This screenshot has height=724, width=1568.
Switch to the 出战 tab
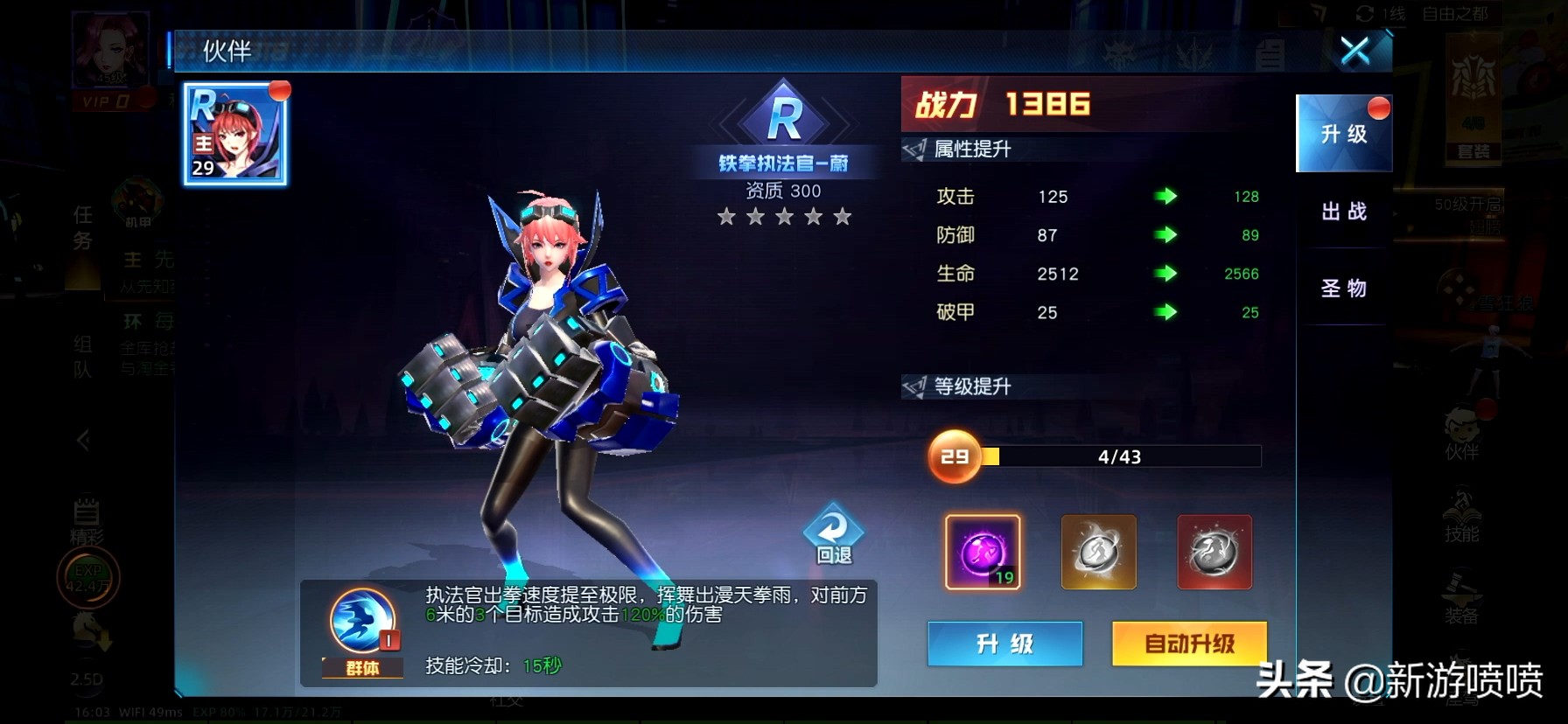(1344, 212)
